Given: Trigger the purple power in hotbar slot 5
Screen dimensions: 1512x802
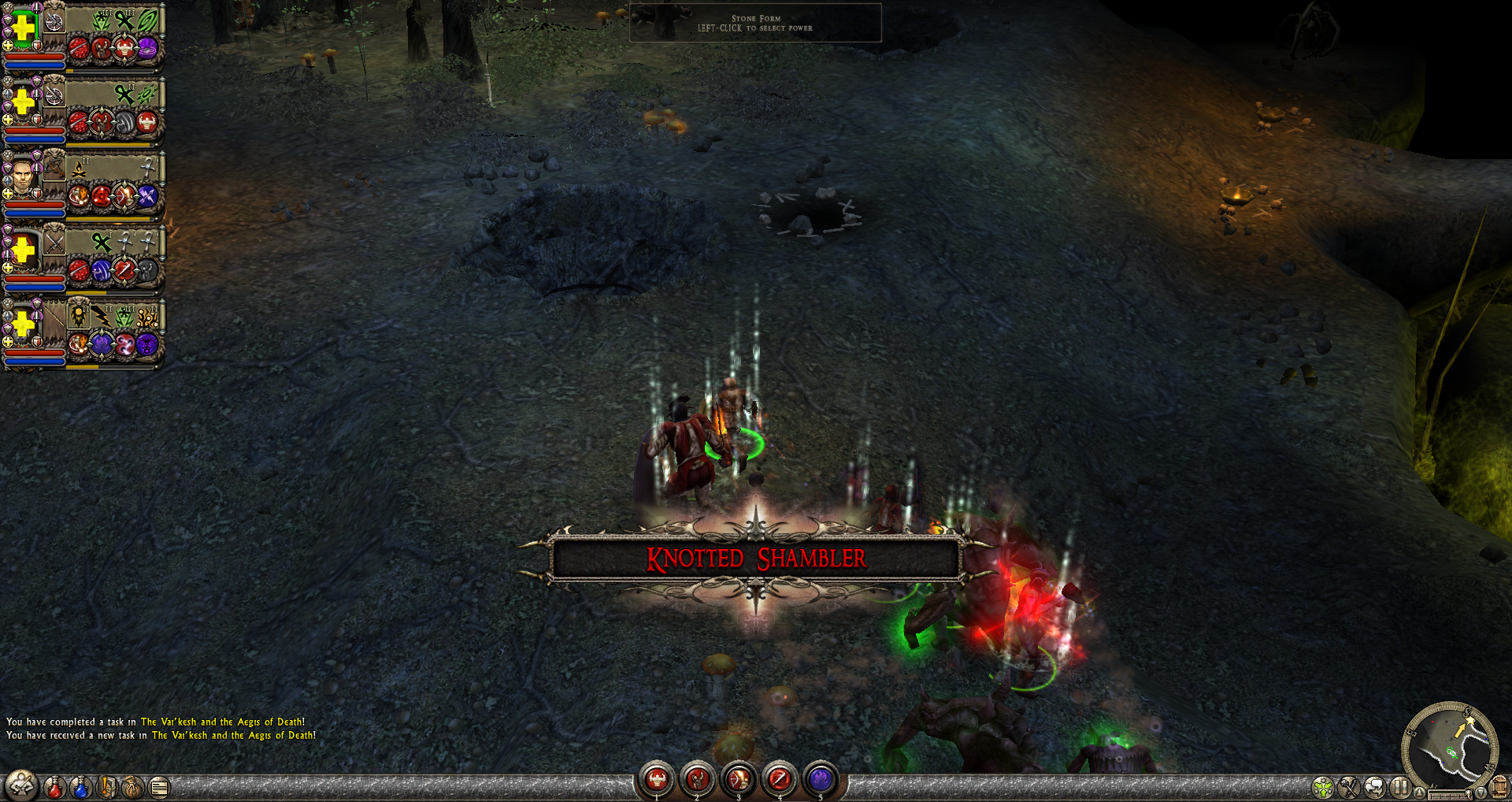Looking at the screenshot, I should click(x=821, y=779).
